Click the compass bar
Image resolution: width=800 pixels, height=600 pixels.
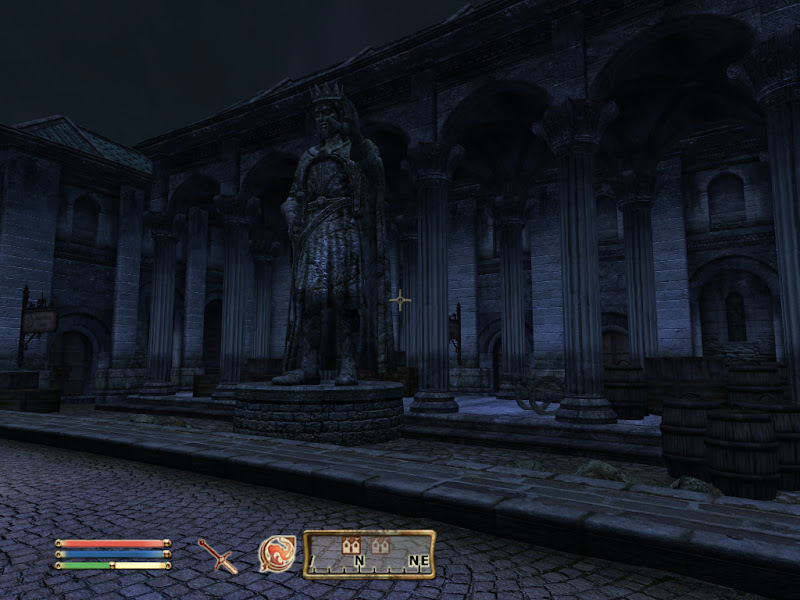[369, 554]
